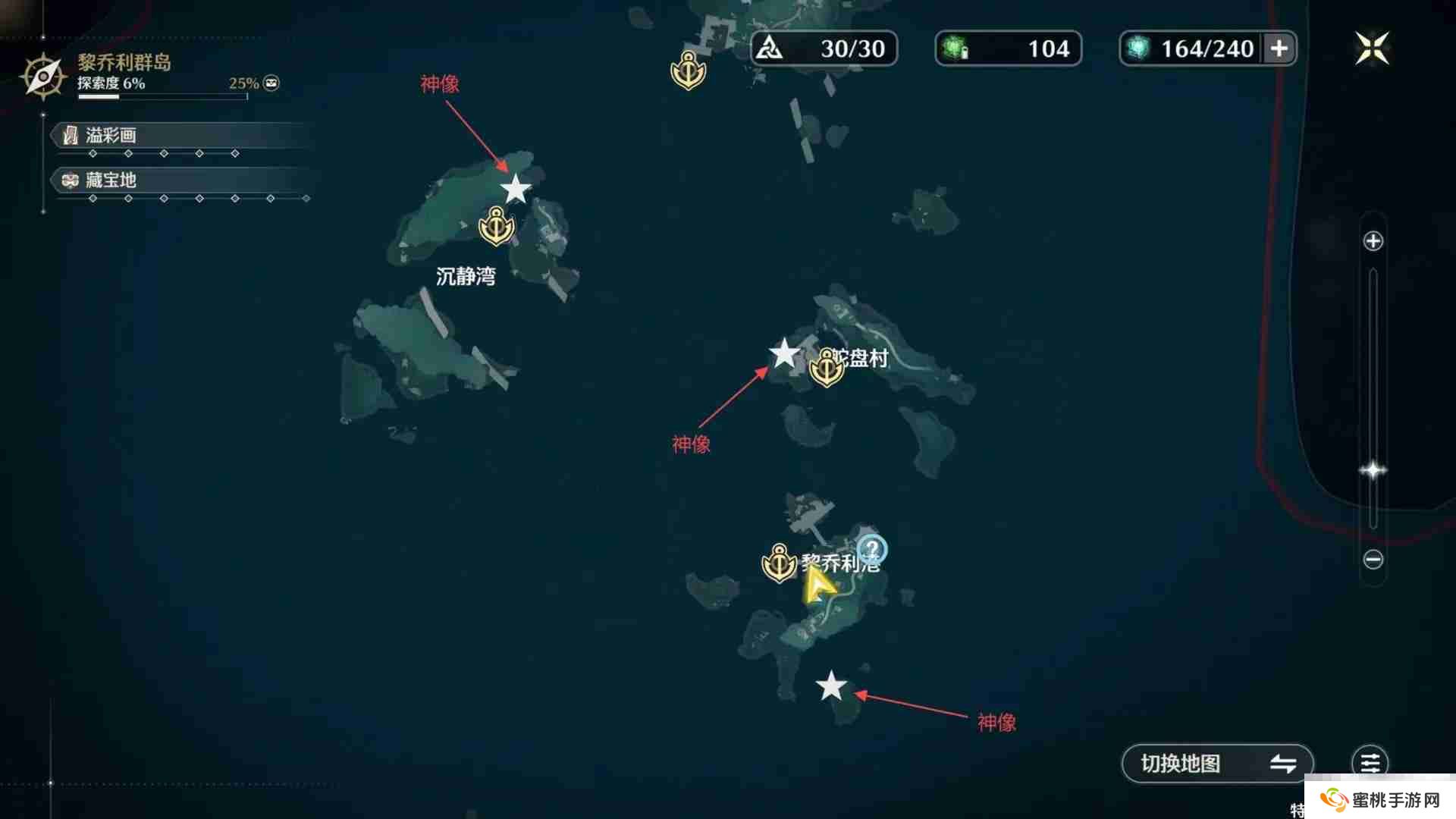Open the question mark marker near 黎乔利港
The height and width of the screenshot is (819, 1456).
(873, 548)
